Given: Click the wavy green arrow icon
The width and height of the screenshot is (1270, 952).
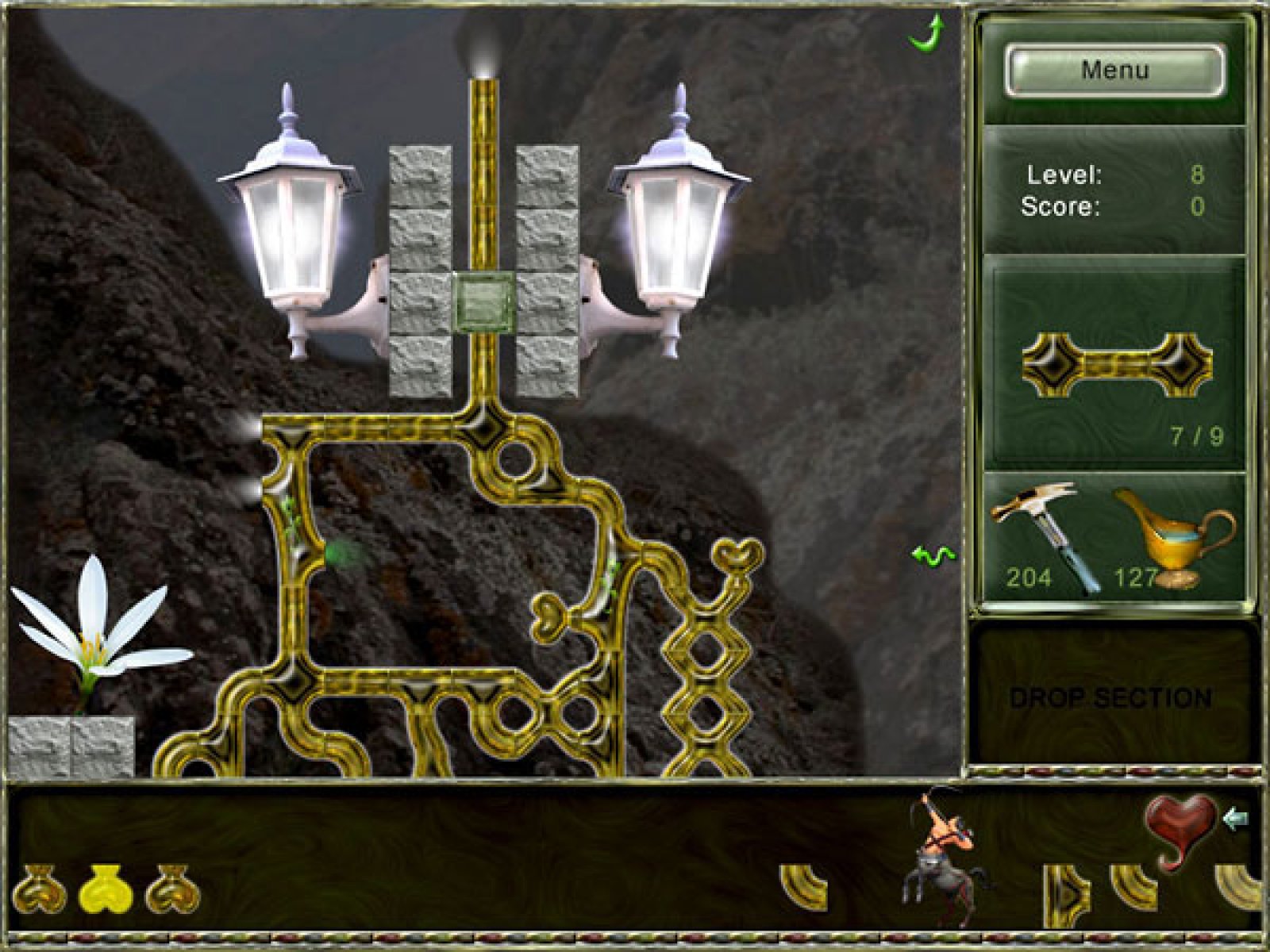Looking at the screenshot, I should pyautogui.click(x=933, y=555).
